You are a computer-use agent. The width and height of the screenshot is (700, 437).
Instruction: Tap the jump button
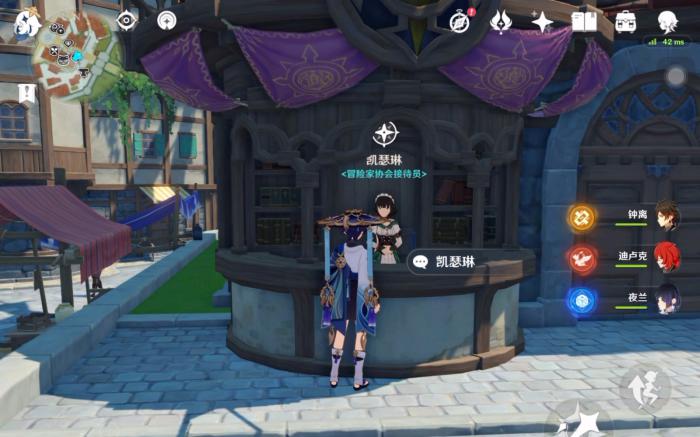(x=643, y=388)
